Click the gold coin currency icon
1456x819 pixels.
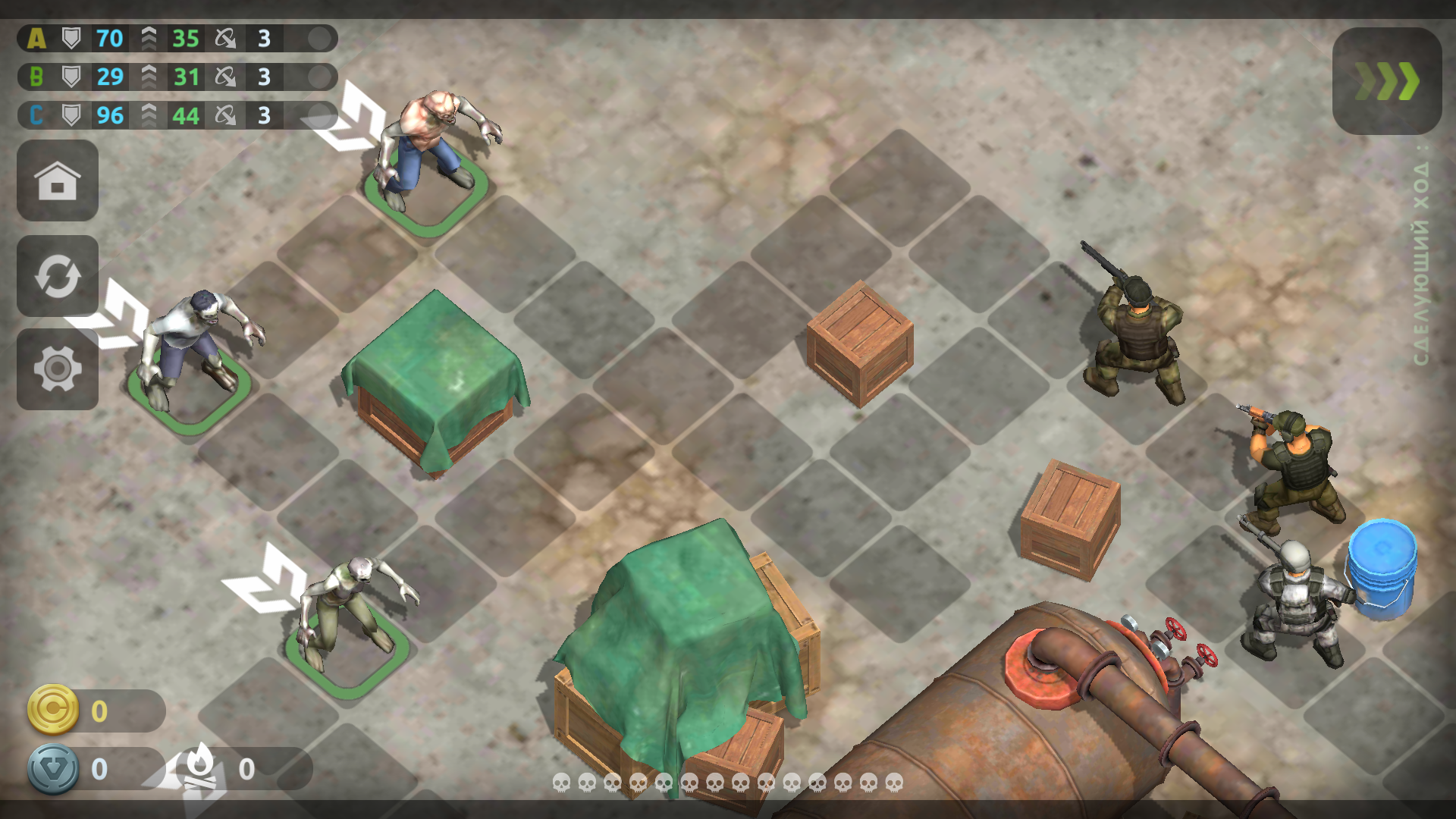click(53, 710)
